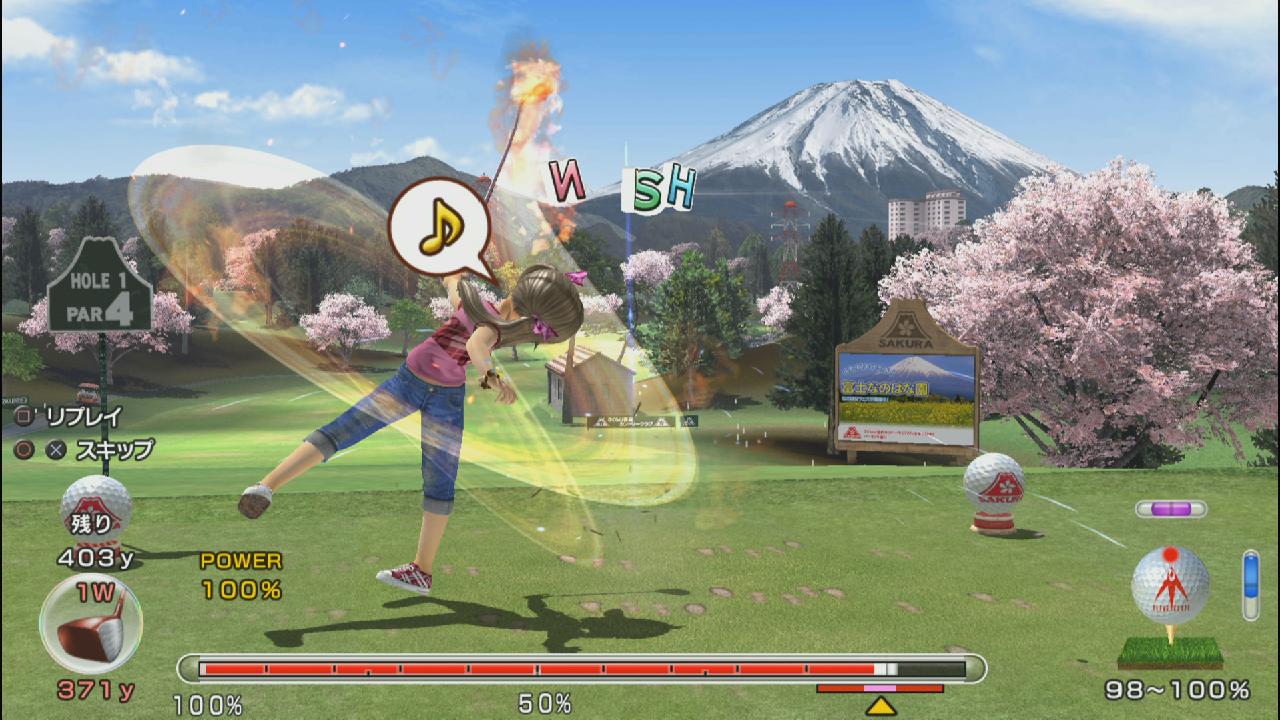
Task: Click the yellow triangle impact marker
Action: click(x=880, y=706)
